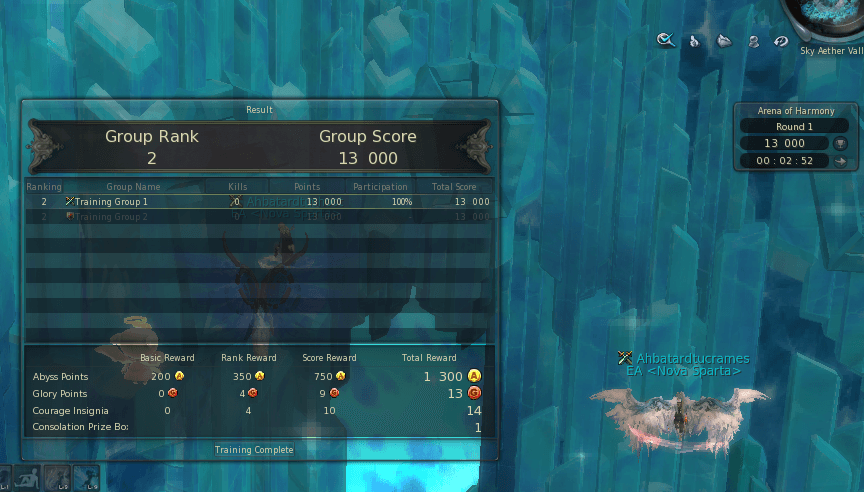Click the Training Complete button
The height and width of the screenshot is (492, 864).
pyautogui.click(x=254, y=450)
